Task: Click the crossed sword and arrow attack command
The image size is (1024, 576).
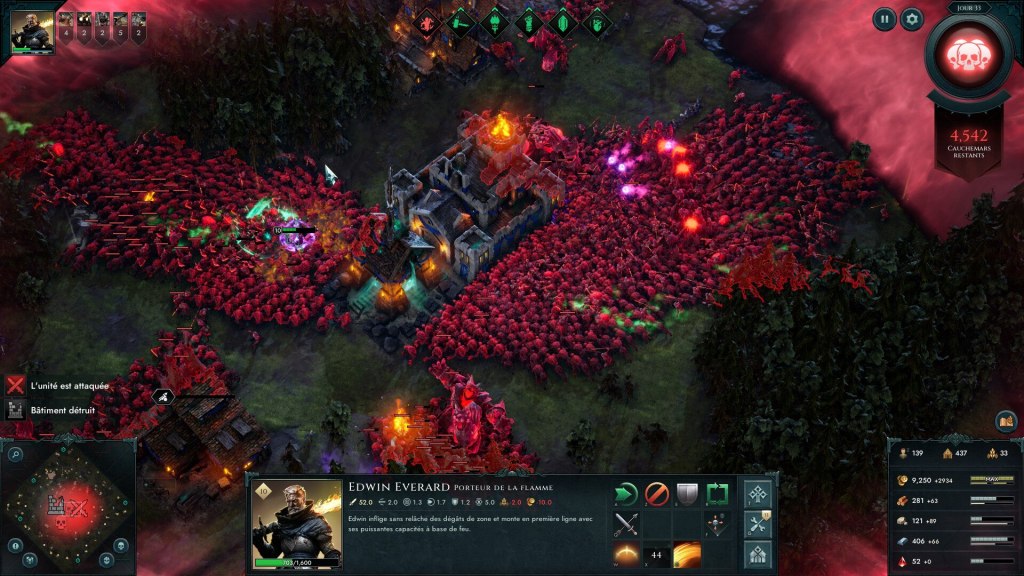Action: [627, 523]
